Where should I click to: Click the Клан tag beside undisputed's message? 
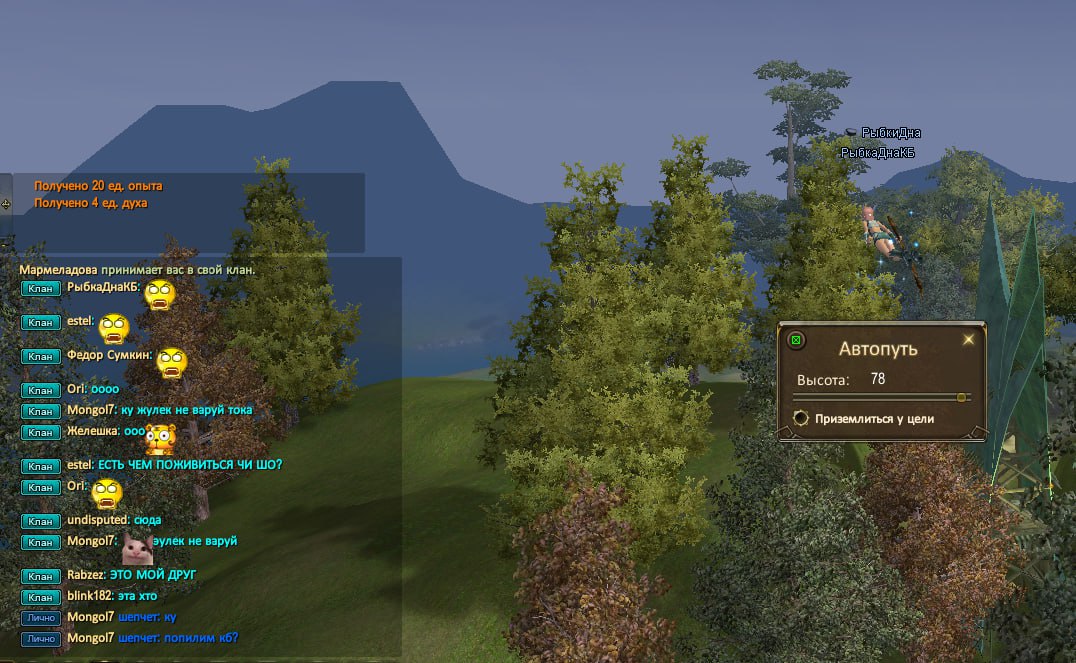point(40,521)
